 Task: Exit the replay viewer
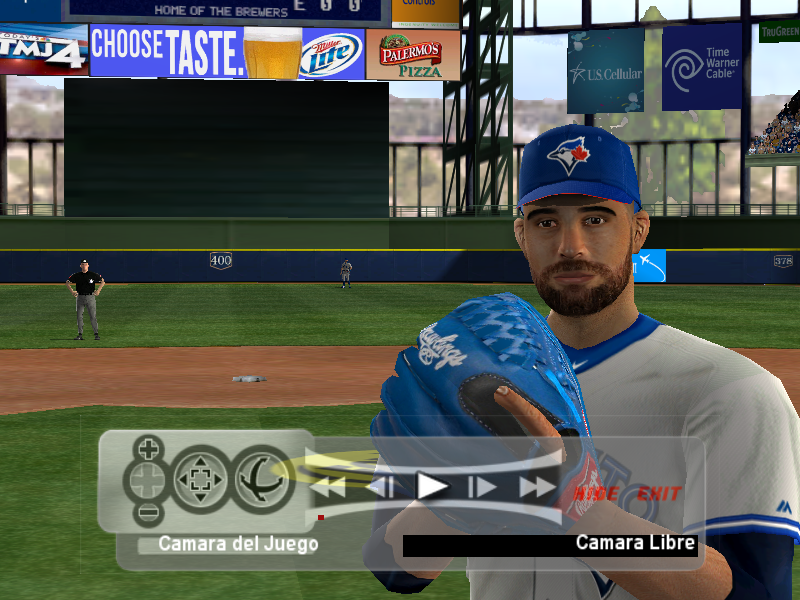[659, 493]
